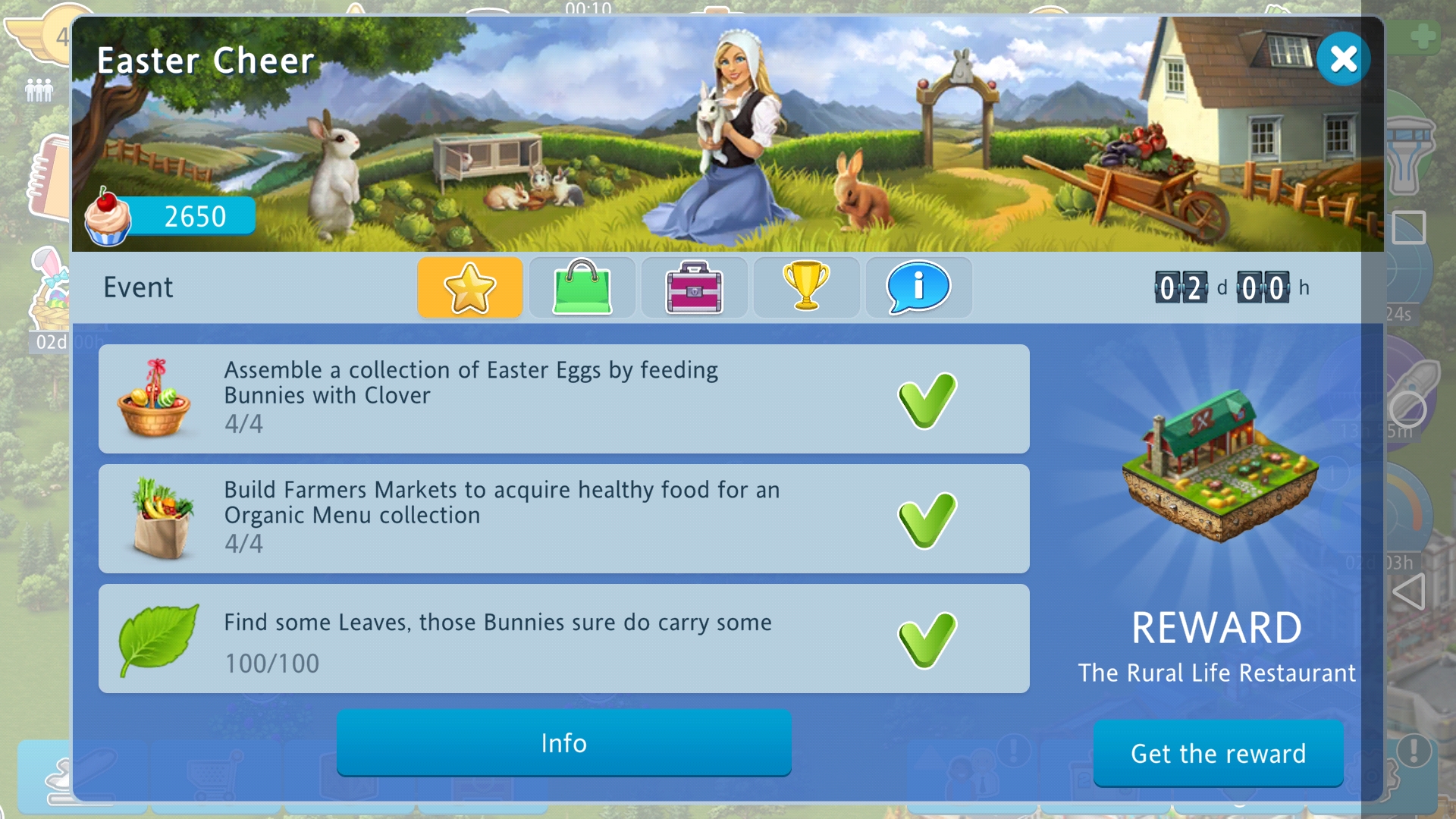
Task: Switch to the green shopping bag tab
Action: click(x=582, y=287)
